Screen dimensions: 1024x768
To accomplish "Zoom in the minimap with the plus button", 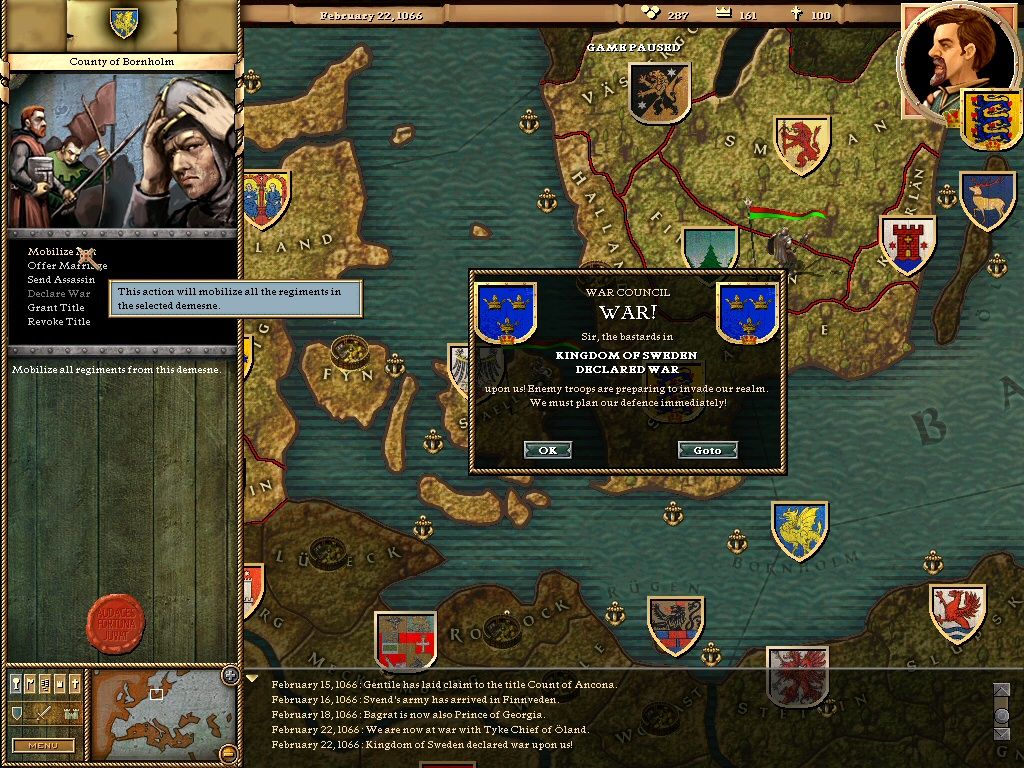I will 229,674.
